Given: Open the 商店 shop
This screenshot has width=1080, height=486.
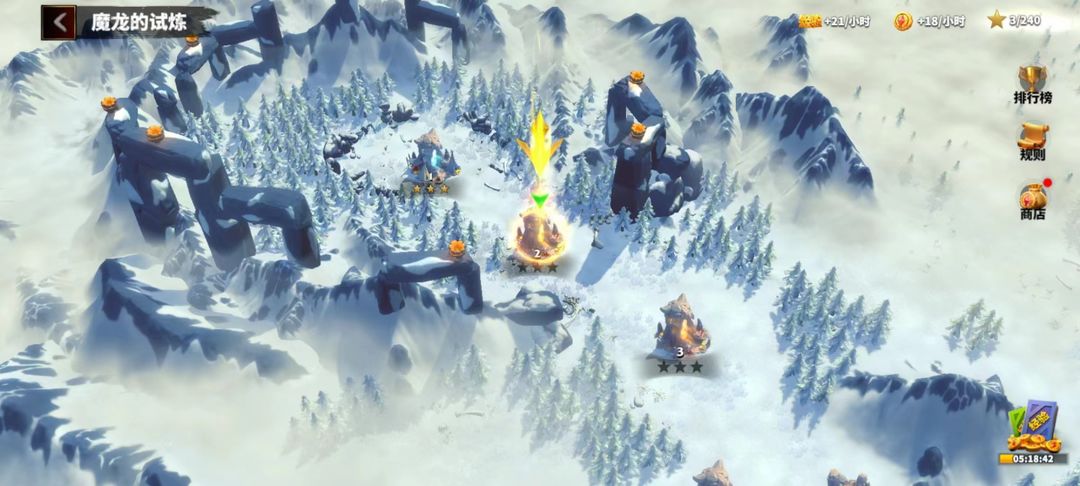Looking at the screenshot, I should [x=1032, y=199].
